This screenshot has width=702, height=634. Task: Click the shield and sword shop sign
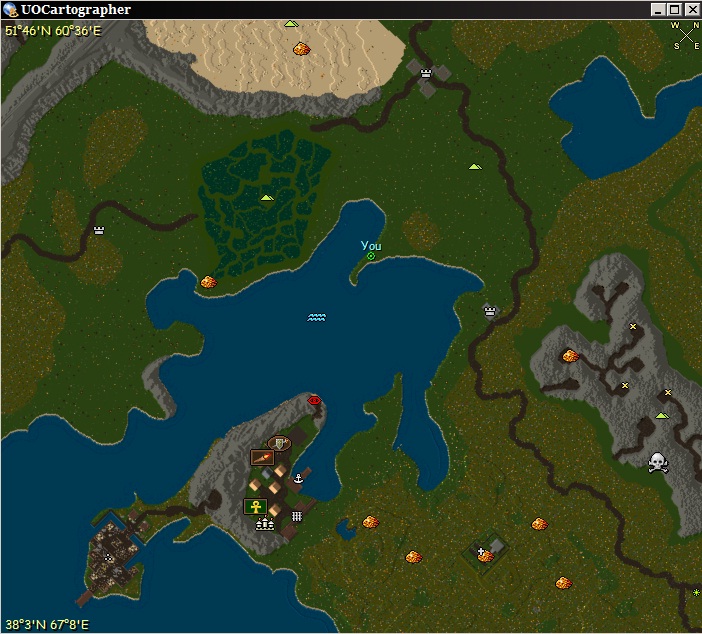pos(281,442)
